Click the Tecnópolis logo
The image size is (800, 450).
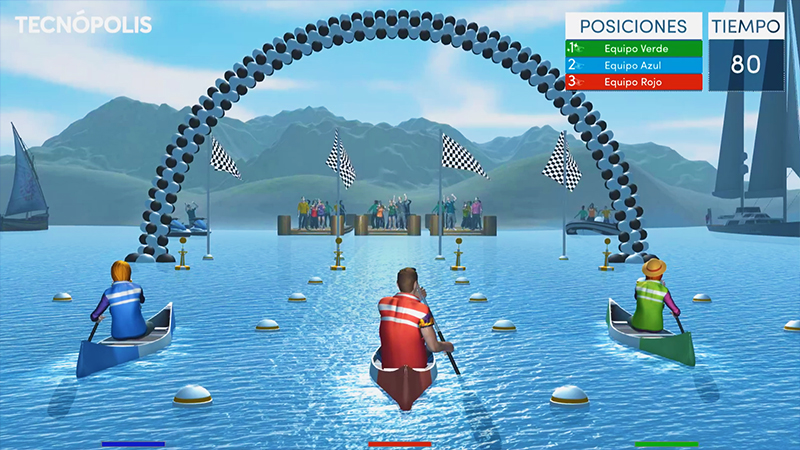click(83, 24)
